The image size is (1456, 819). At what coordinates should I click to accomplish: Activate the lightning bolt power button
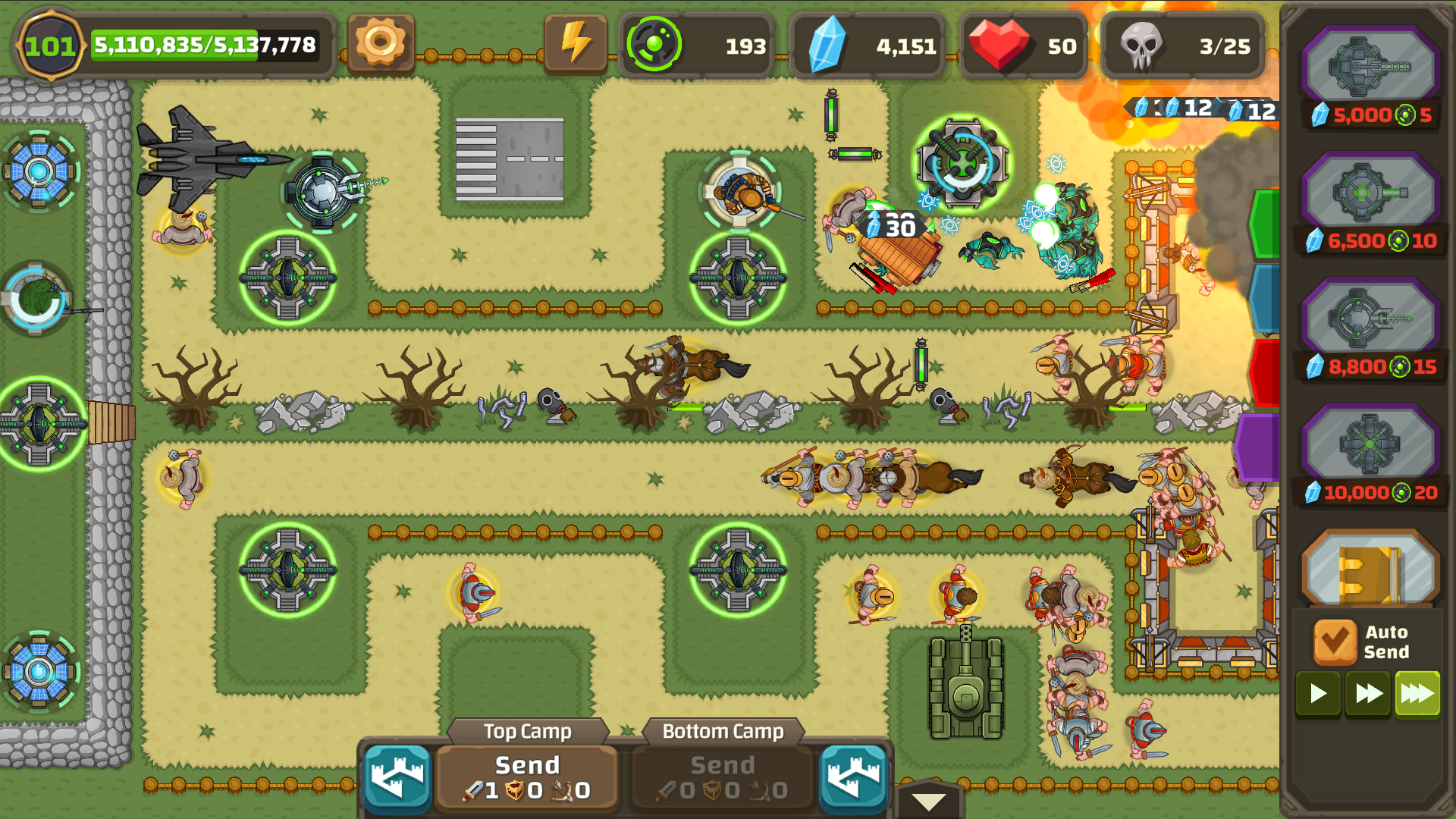tap(576, 43)
